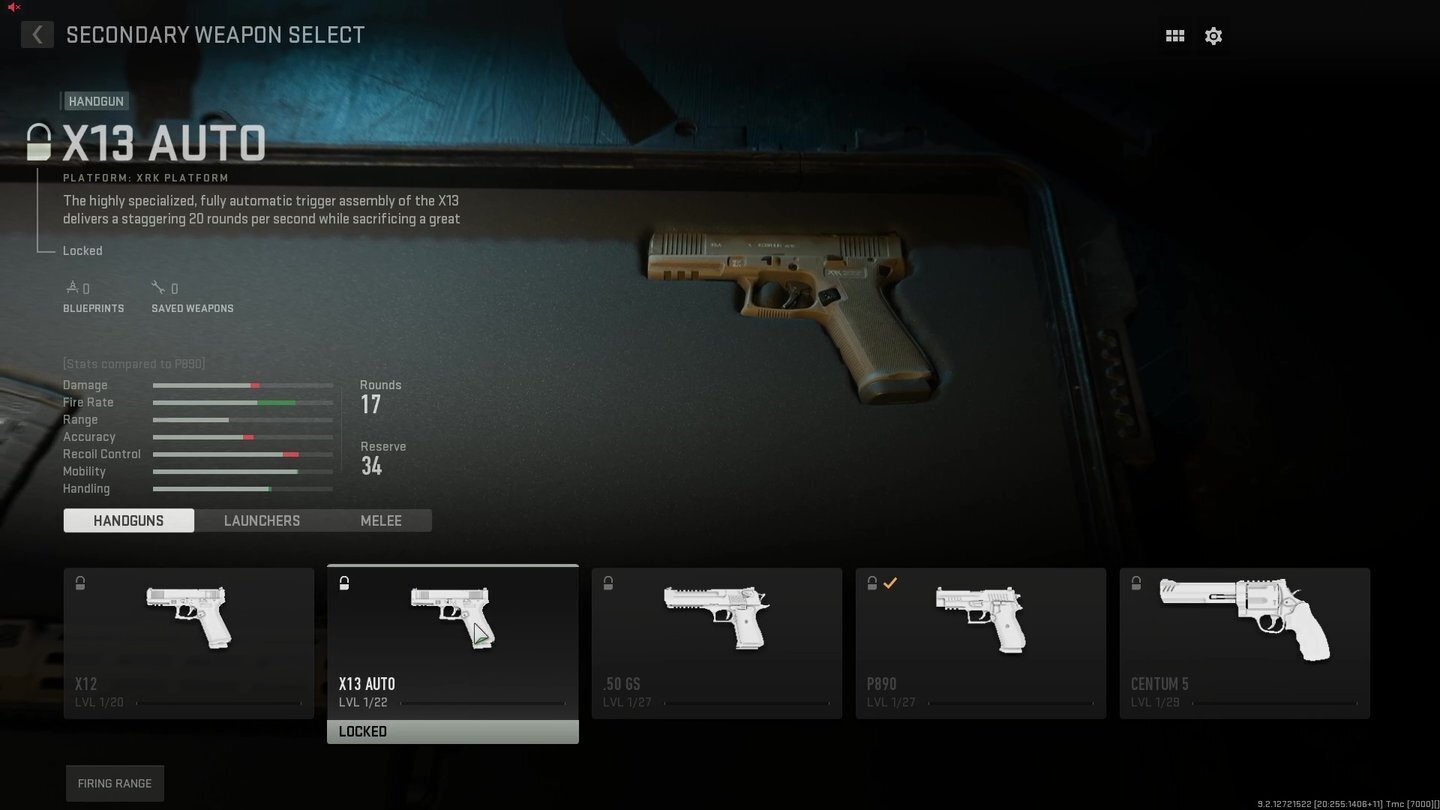Choose the .50 GS handgun tile

click(x=717, y=643)
